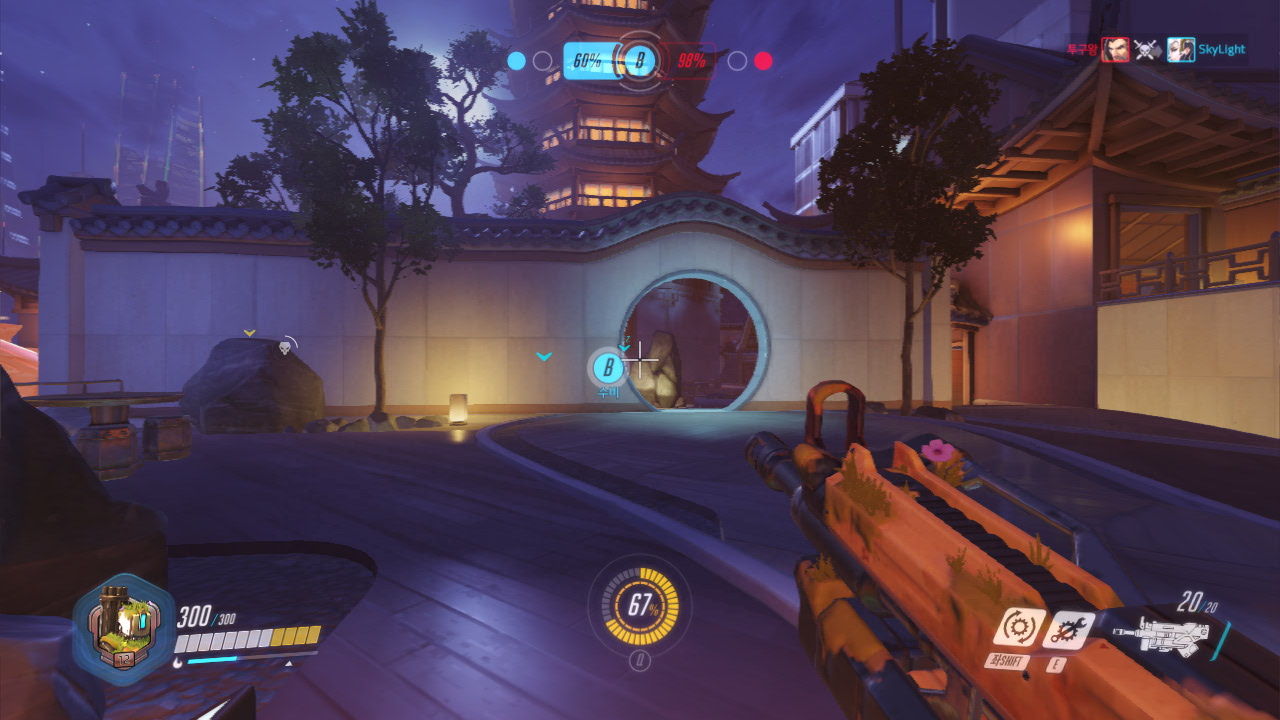Select the 67% ultimate charge meter

pyautogui.click(x=640, y=604)
